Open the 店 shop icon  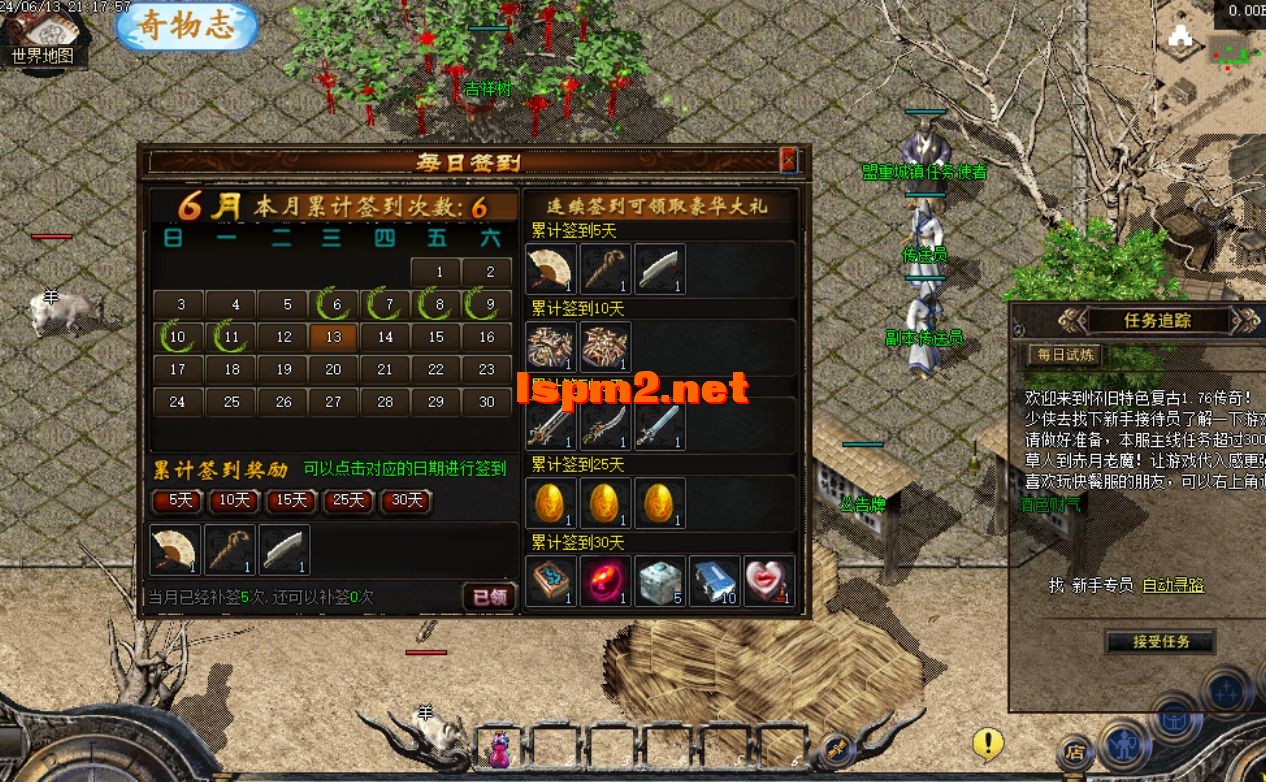[x=1074, y=751]
